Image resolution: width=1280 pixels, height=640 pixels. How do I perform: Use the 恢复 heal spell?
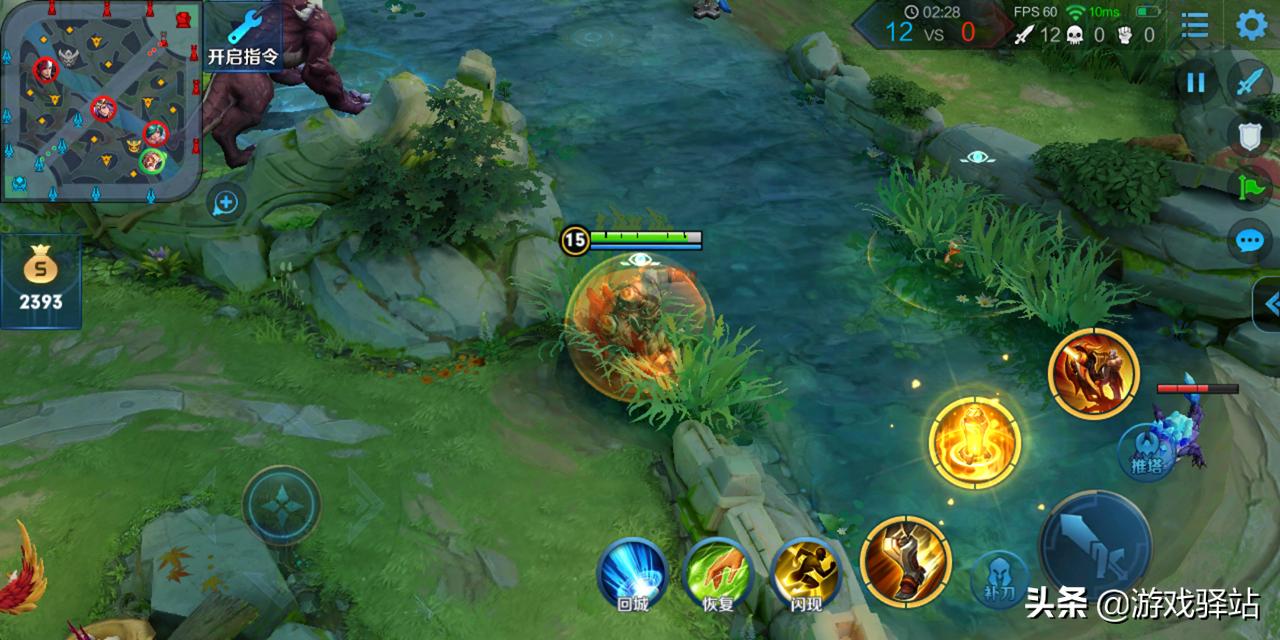click(717, 574)
